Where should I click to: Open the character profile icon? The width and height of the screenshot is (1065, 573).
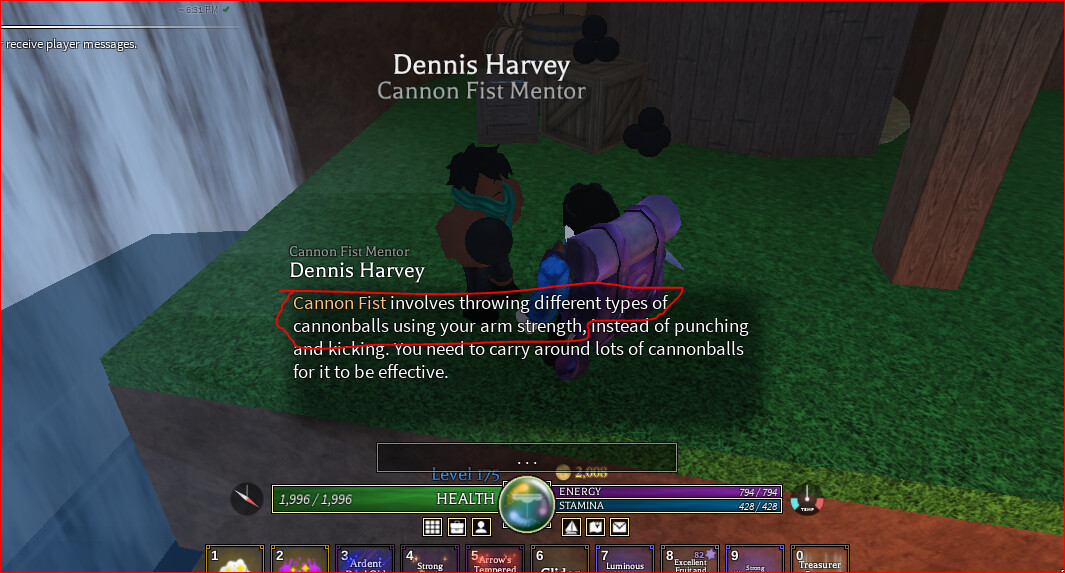481,526
